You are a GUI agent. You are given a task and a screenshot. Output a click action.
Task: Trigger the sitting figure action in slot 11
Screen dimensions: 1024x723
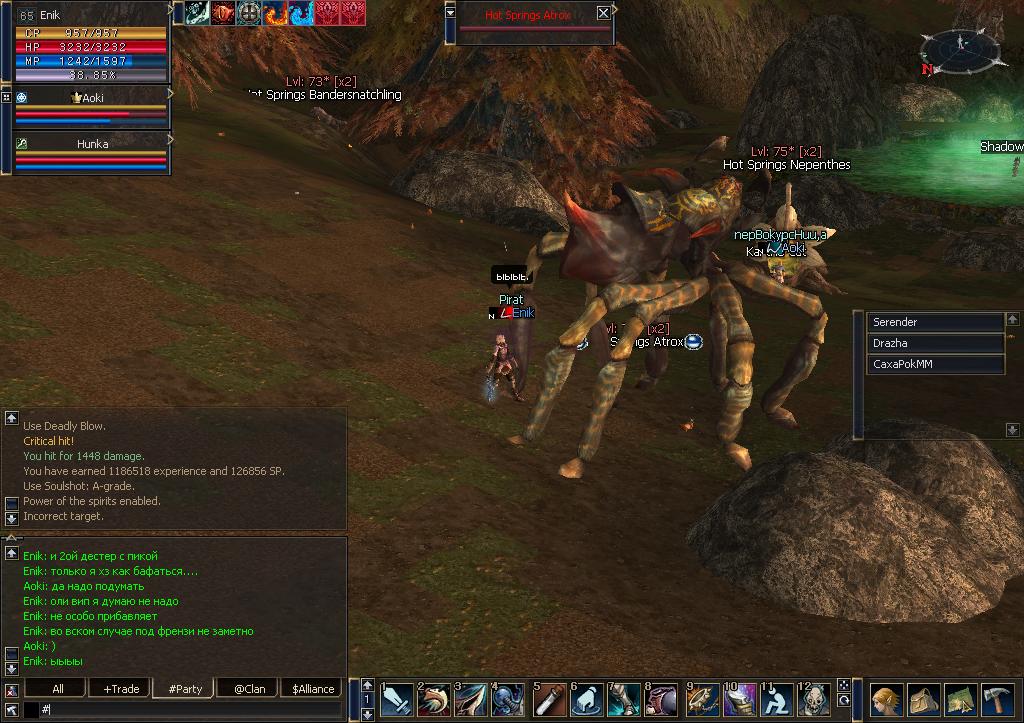(777, 699)
